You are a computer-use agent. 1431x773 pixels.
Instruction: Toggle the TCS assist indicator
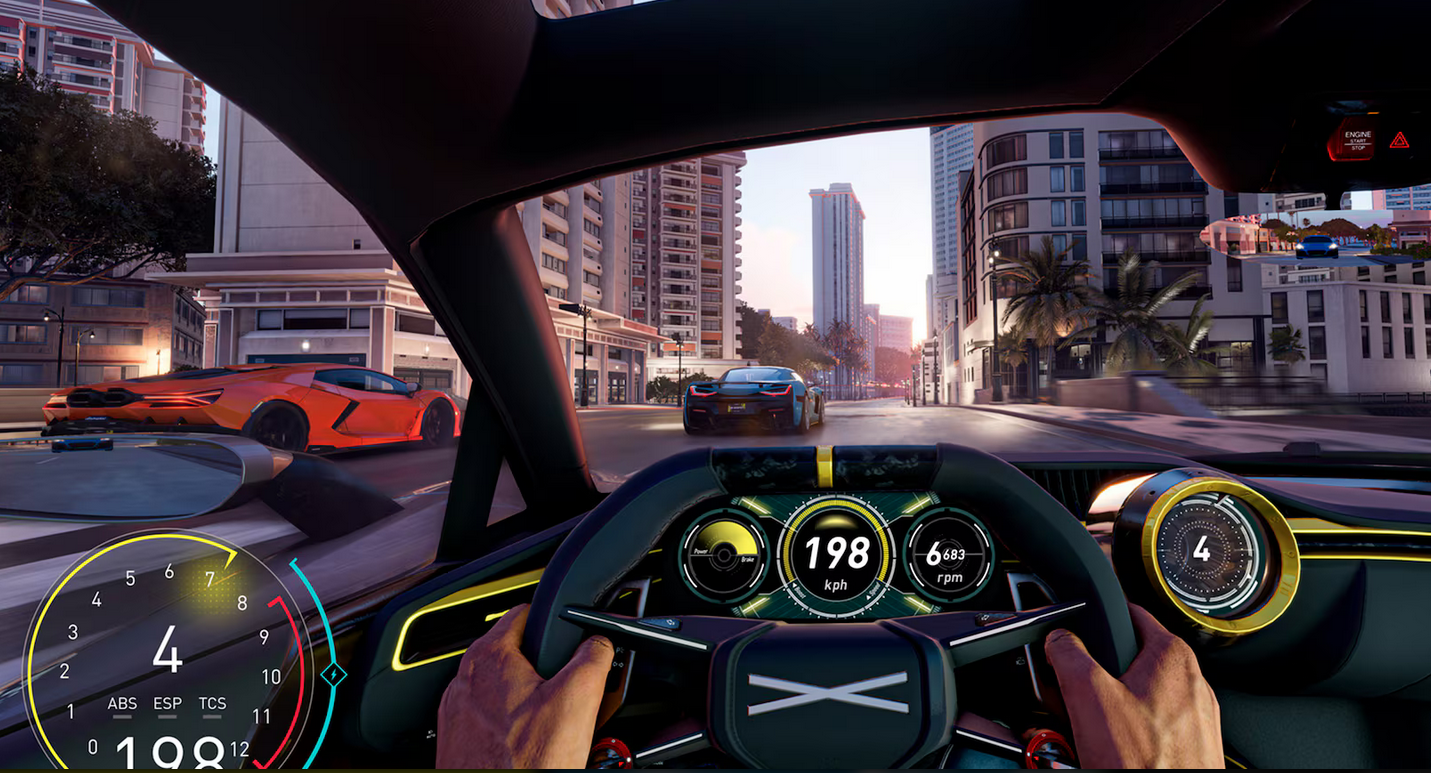tap(212, 706)
